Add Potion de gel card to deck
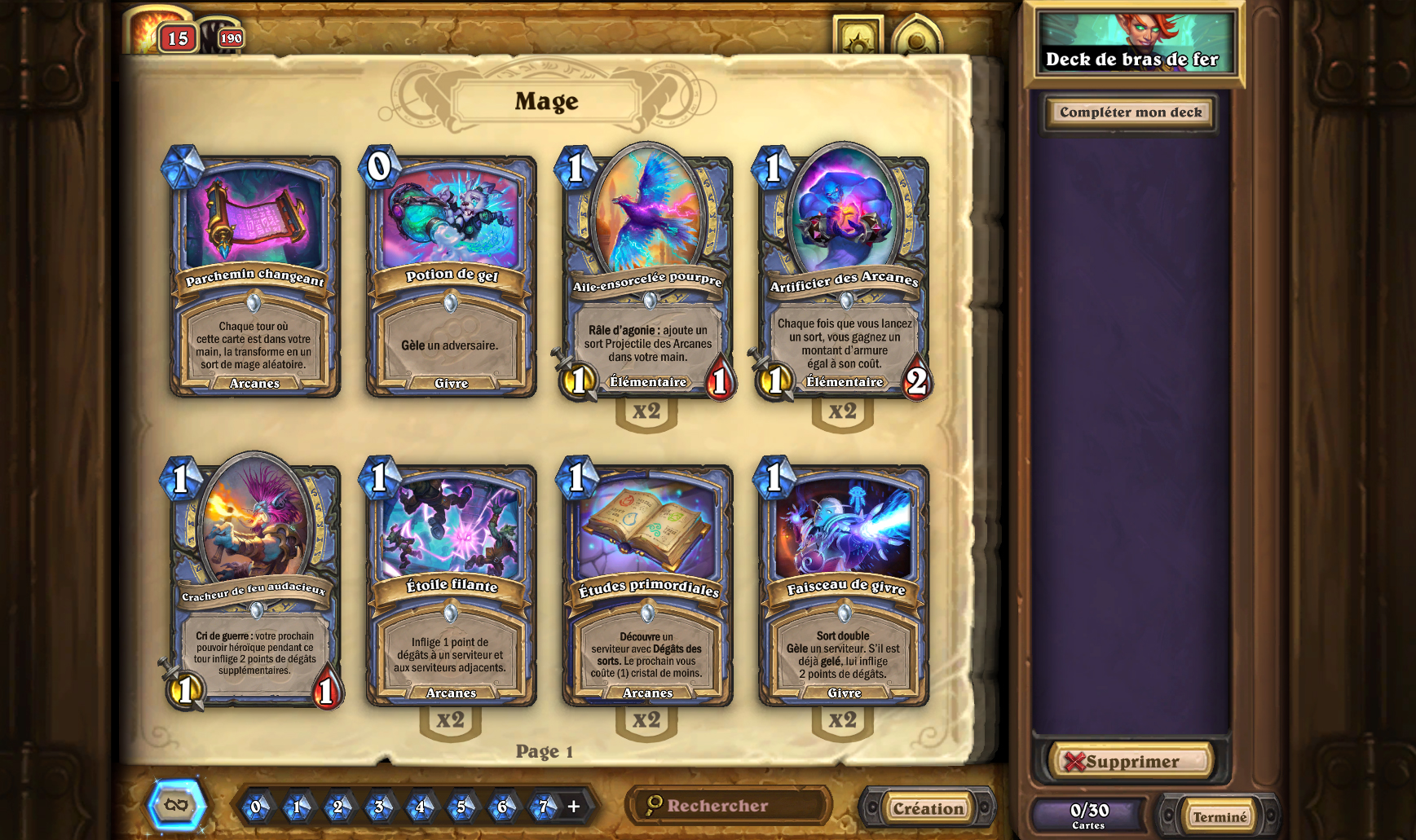 click(451, 275)
